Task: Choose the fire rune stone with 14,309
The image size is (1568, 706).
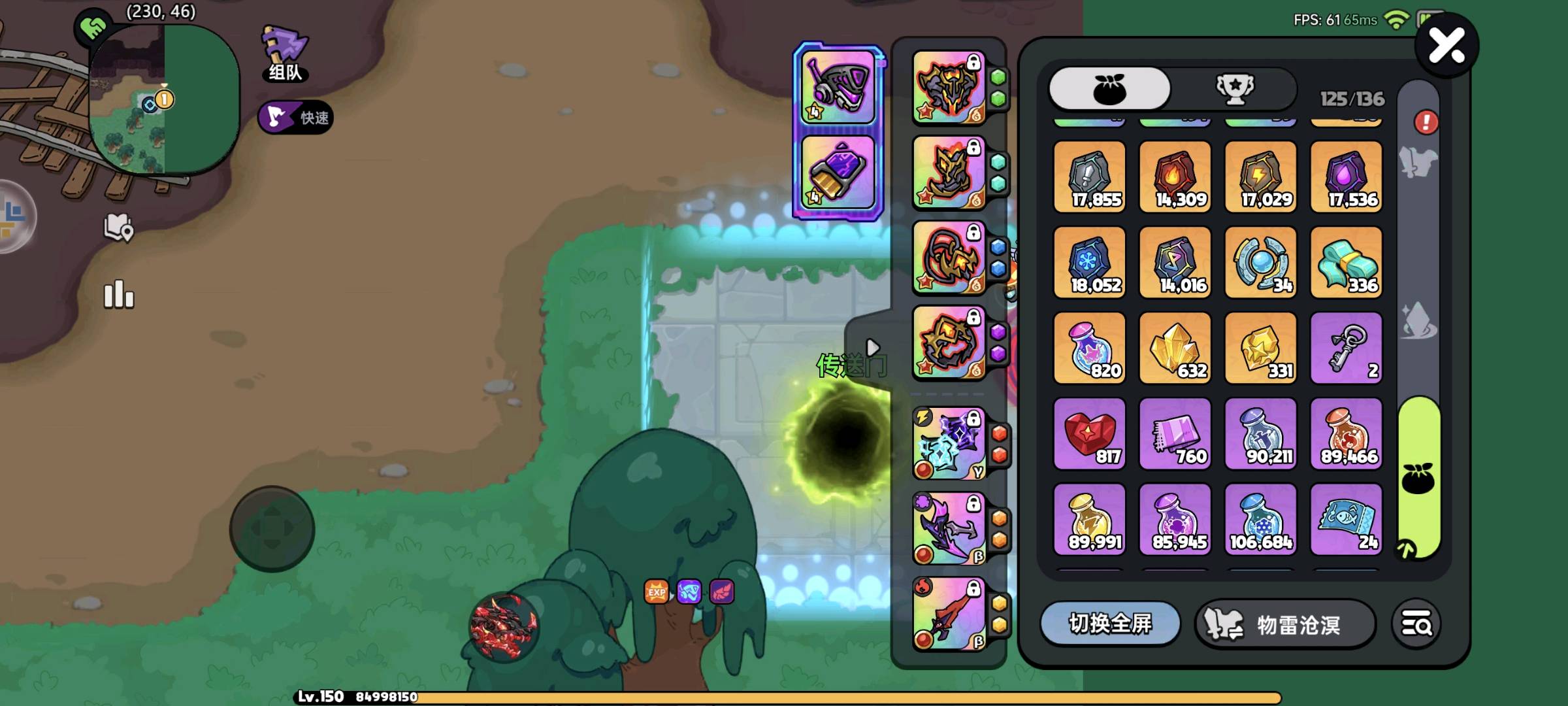Action: coord(1175,176)
